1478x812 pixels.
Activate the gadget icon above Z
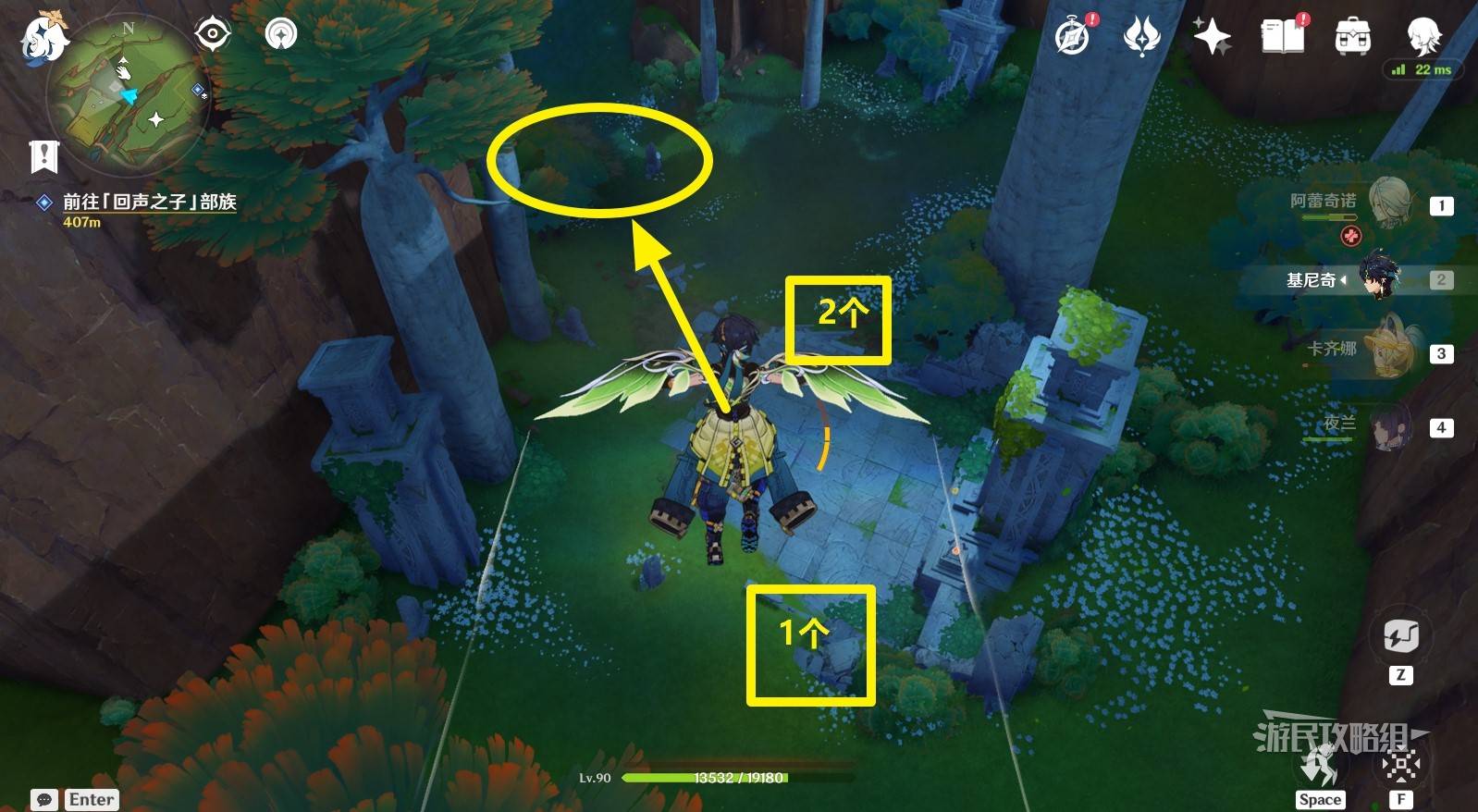point(1400,636)
